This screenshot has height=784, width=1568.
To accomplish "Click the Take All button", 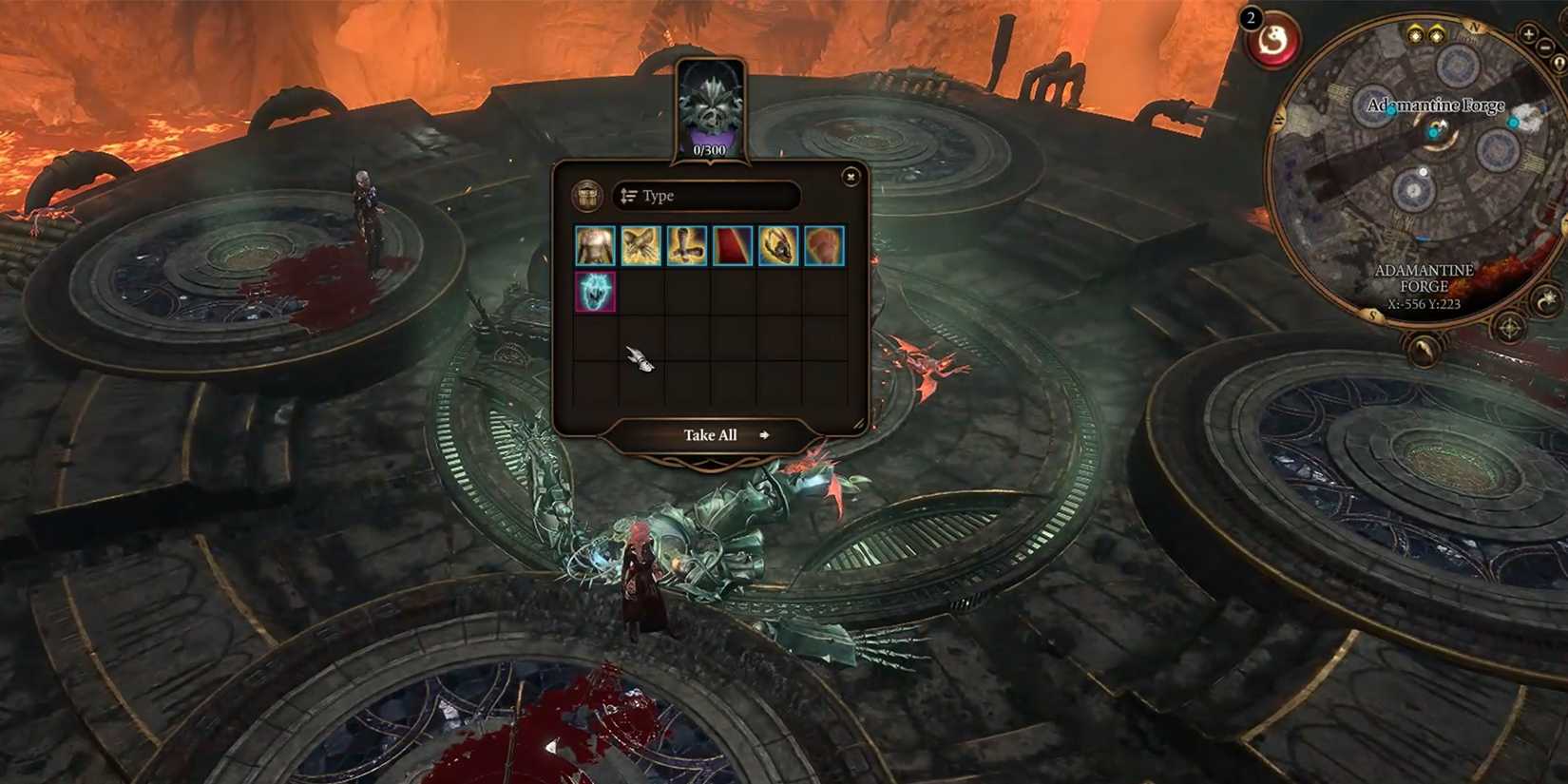I will pyautogui.click(x=710, y=434).
